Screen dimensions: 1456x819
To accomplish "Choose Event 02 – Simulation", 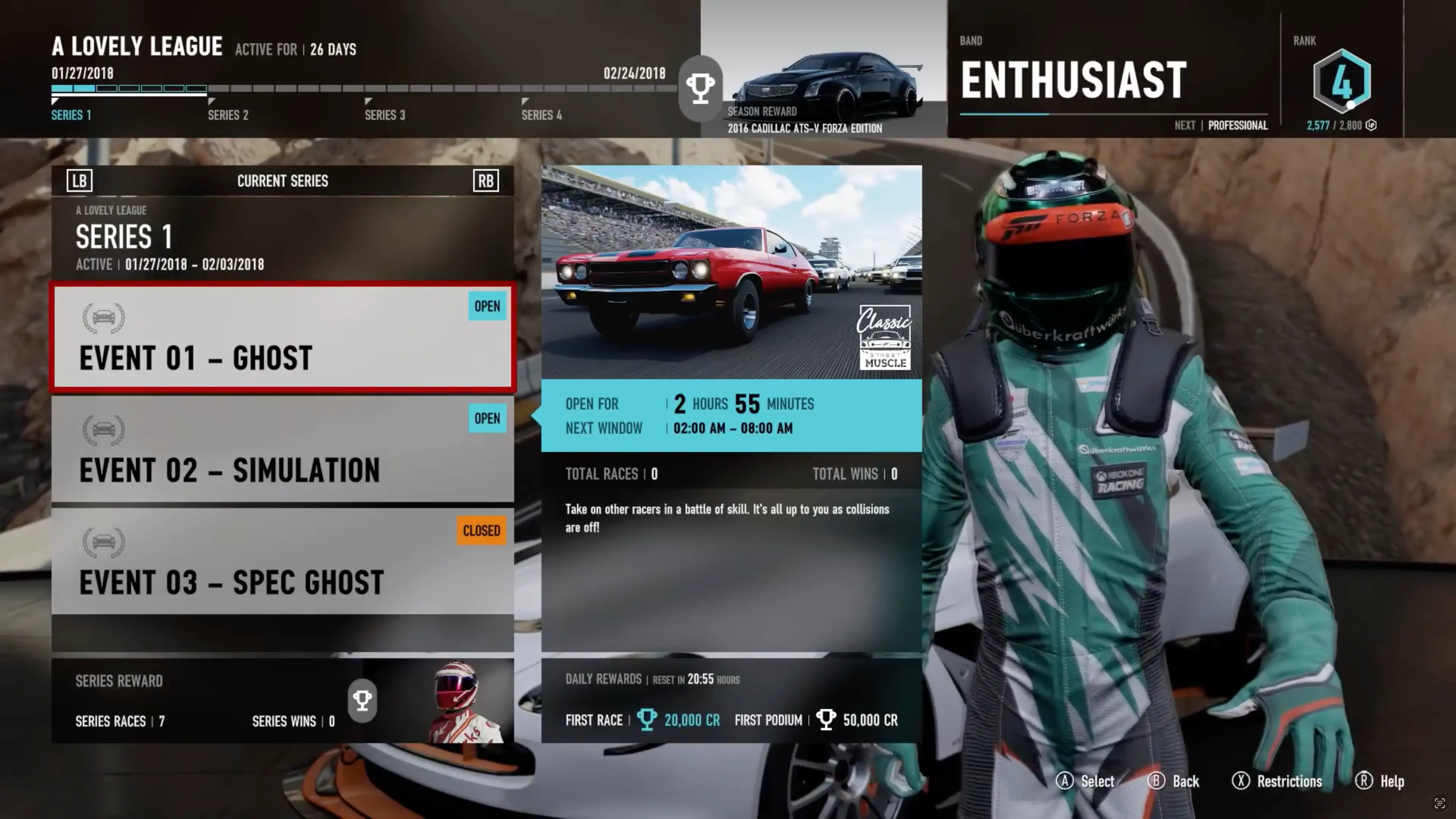I will click(x=282, y=449).
